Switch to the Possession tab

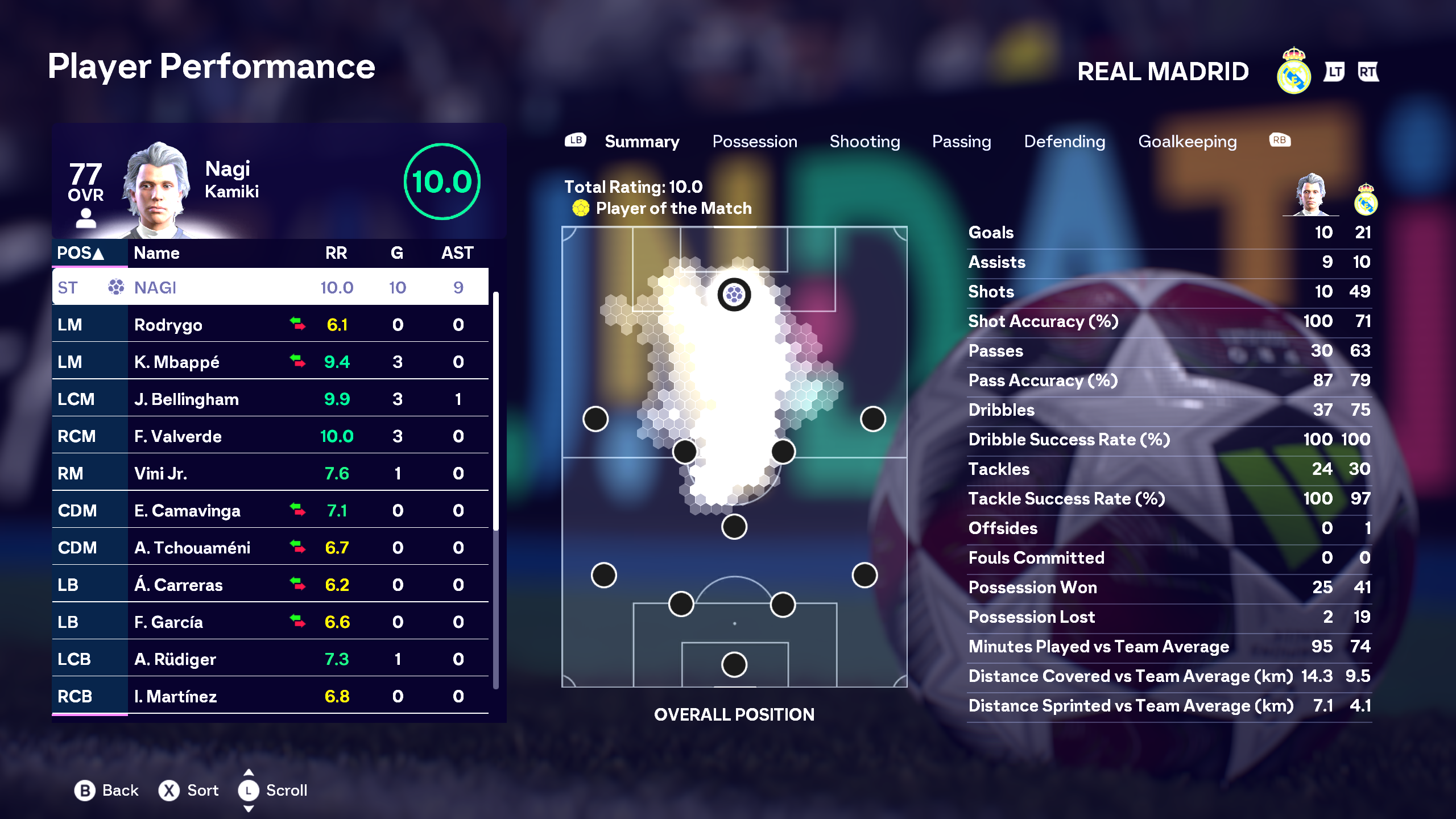click(x=755, y=142)
